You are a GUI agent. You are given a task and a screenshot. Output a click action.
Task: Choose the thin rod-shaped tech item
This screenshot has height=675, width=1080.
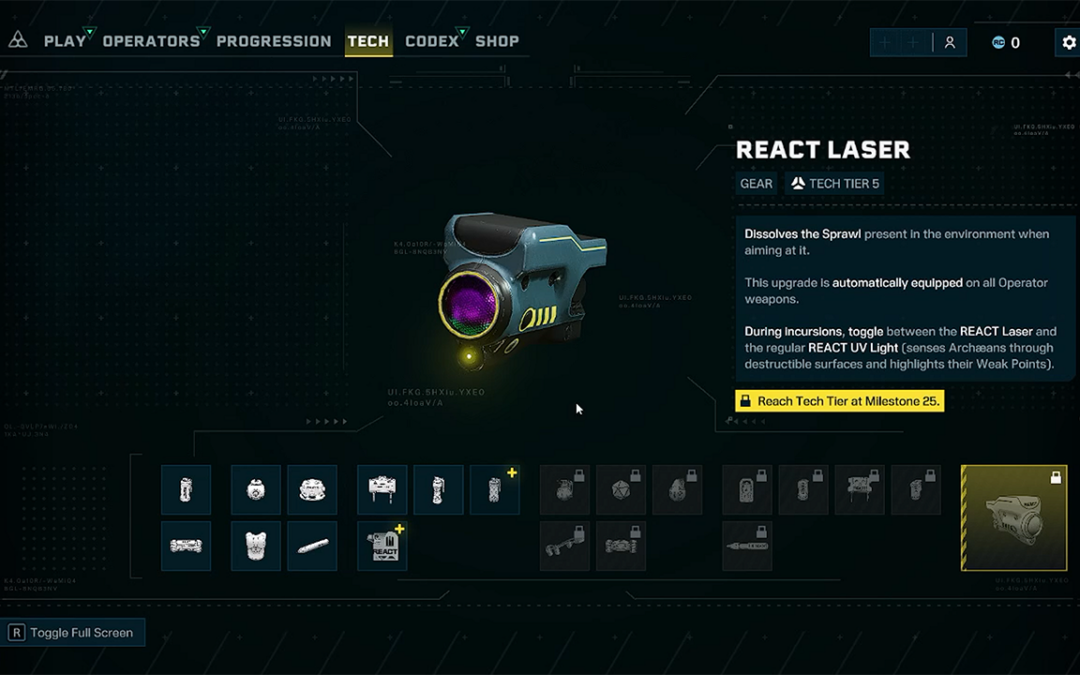[x=312, y=546]
